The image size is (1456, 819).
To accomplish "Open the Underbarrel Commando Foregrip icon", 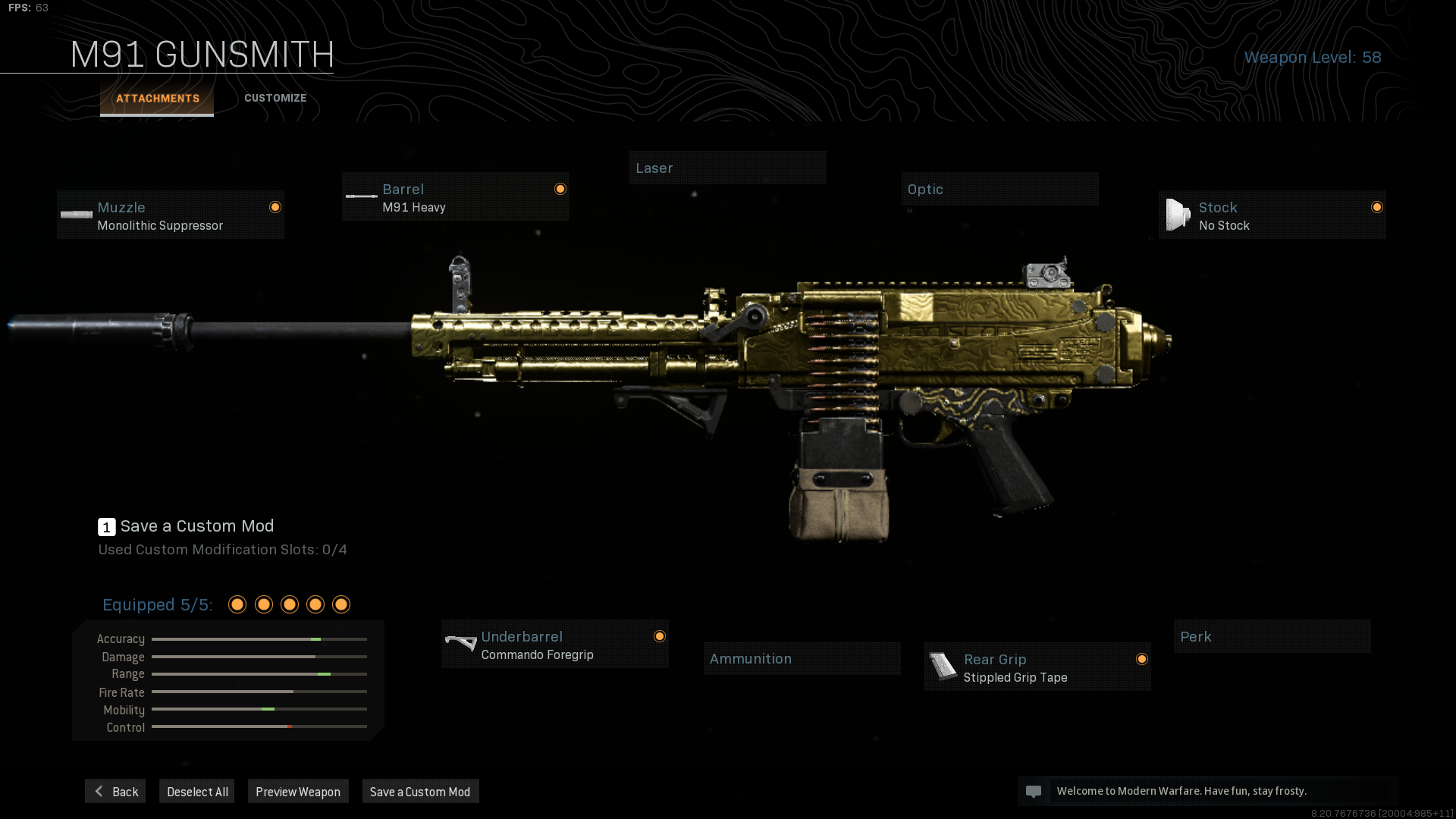I will point(461,644).
